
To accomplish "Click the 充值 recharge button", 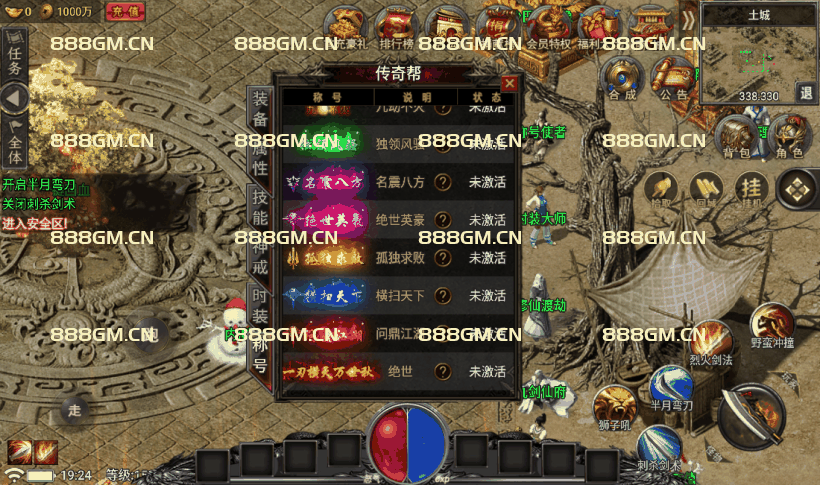I will (125, 11).
